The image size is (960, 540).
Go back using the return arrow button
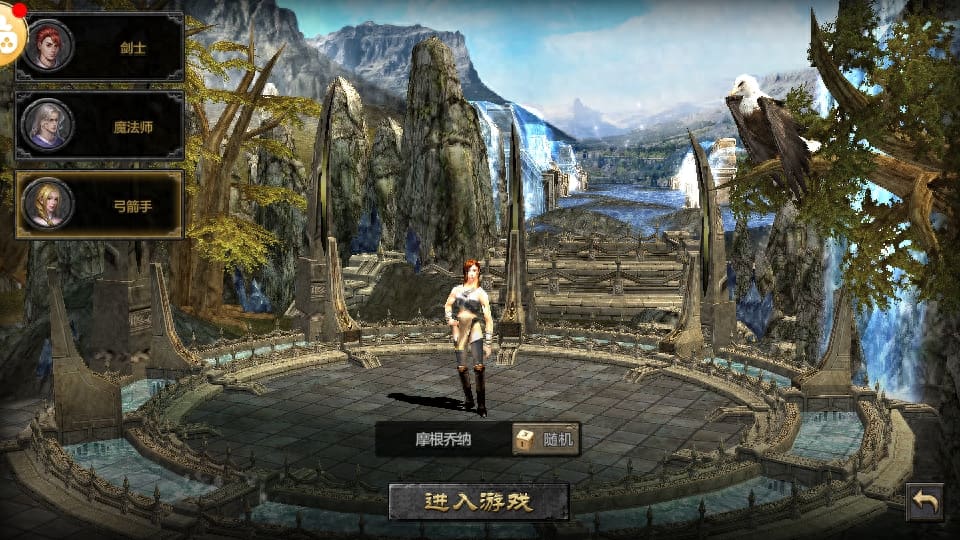(x=925, y=502)
